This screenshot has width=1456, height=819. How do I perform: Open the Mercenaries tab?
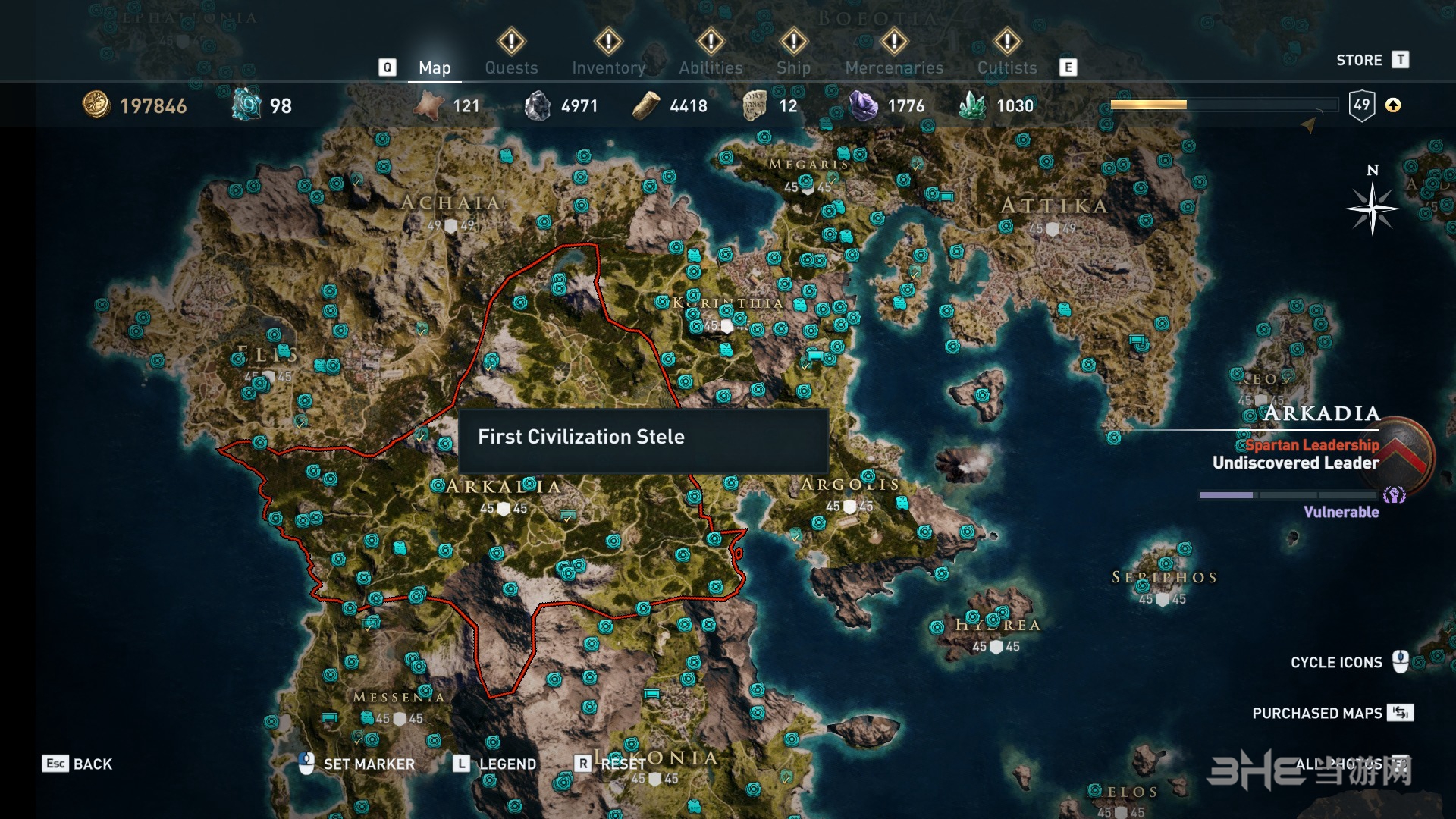coord(894,67)
